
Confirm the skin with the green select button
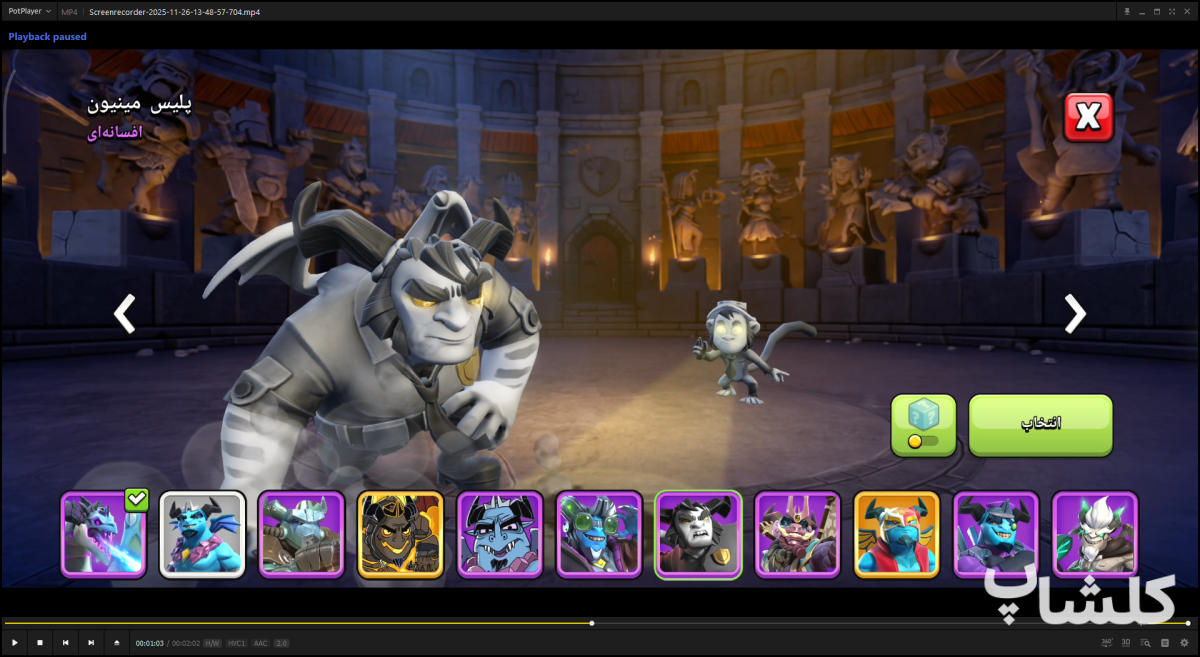pyautogui.click(x=1040, y=424)
